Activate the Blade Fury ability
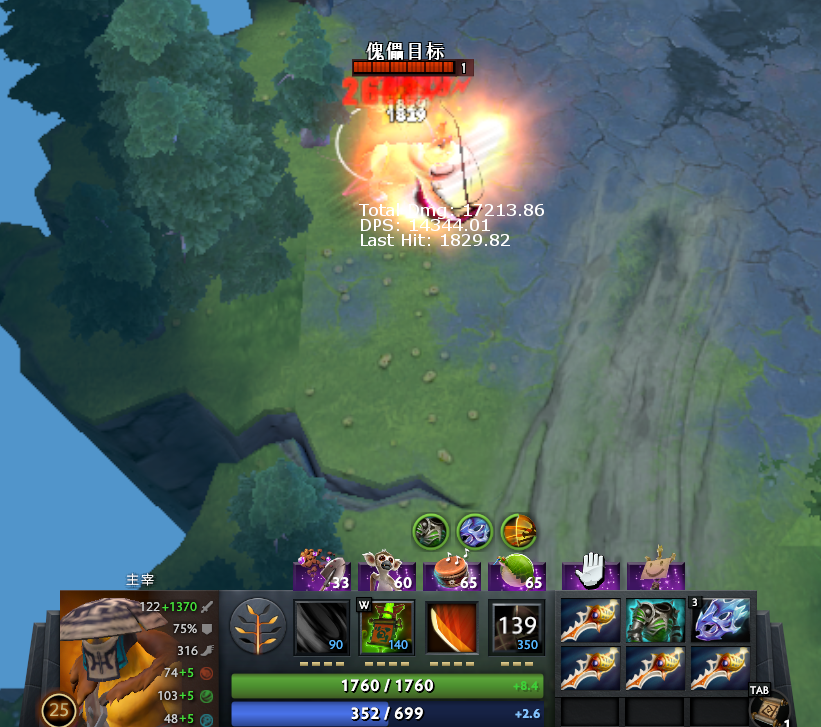 (322, 627)
